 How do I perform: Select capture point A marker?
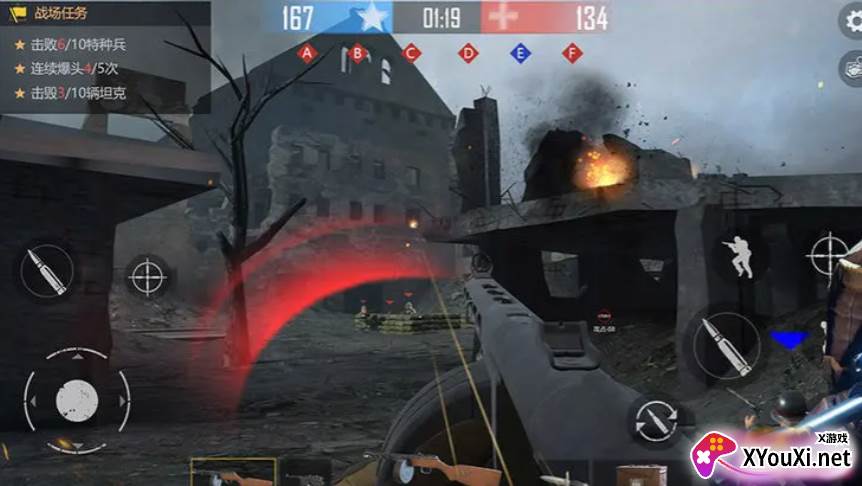coord(306,53)
